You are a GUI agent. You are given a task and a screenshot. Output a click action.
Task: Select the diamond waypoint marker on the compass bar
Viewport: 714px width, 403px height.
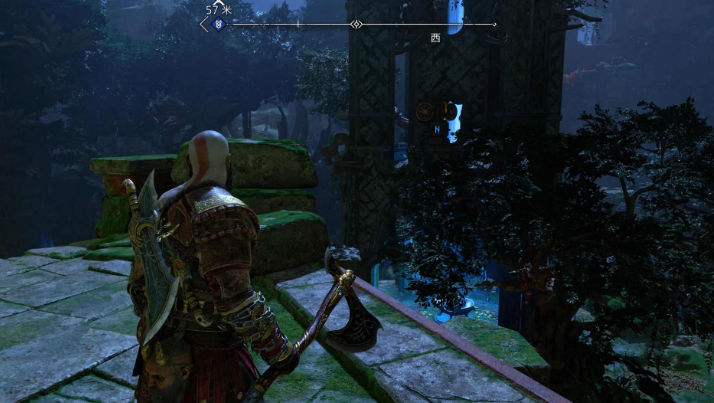pyautogui.click(x=356, y=24)
